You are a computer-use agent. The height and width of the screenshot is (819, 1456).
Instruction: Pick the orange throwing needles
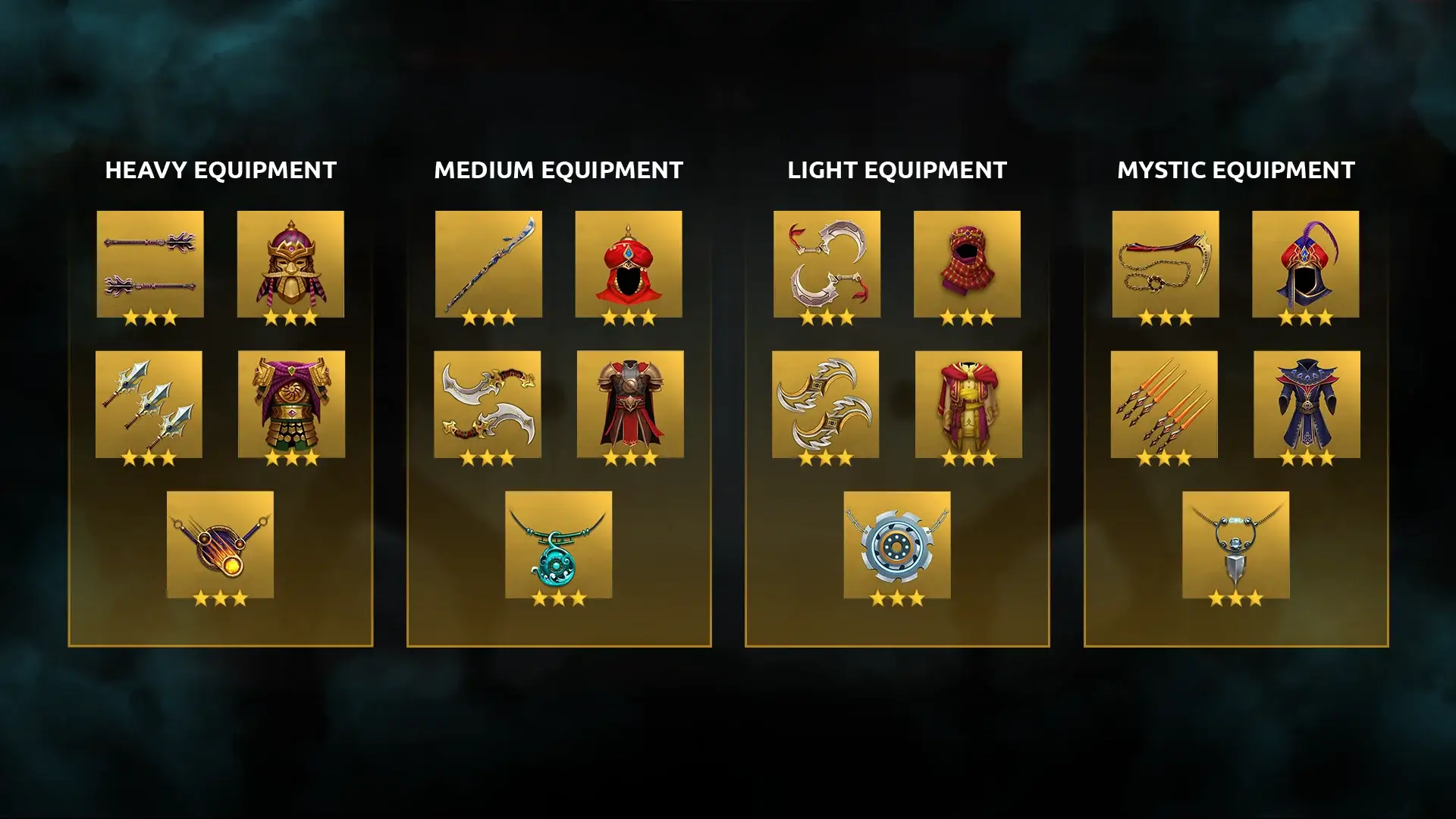pos(1164,404)
